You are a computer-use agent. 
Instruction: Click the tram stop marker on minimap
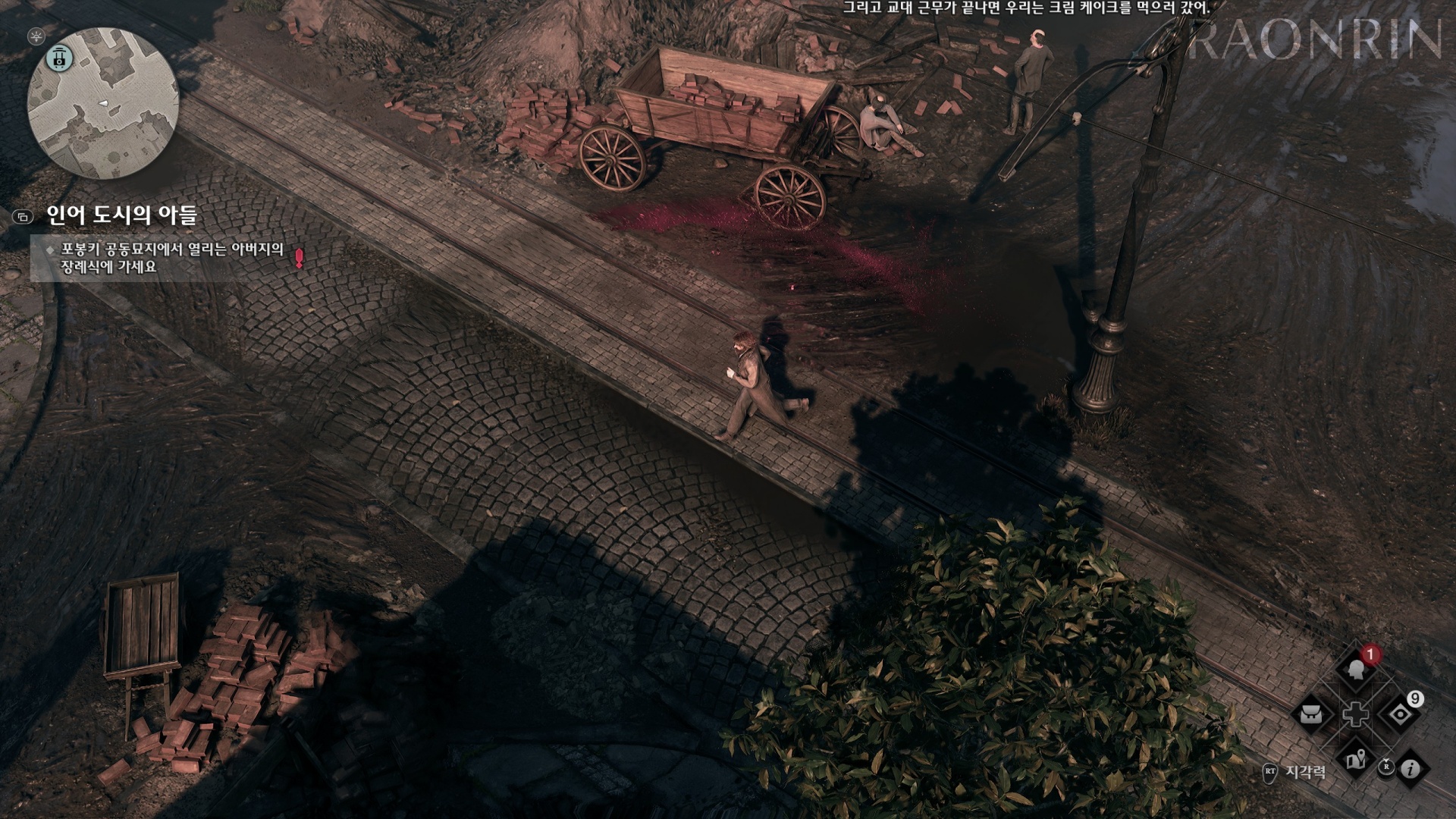point(59,58)
